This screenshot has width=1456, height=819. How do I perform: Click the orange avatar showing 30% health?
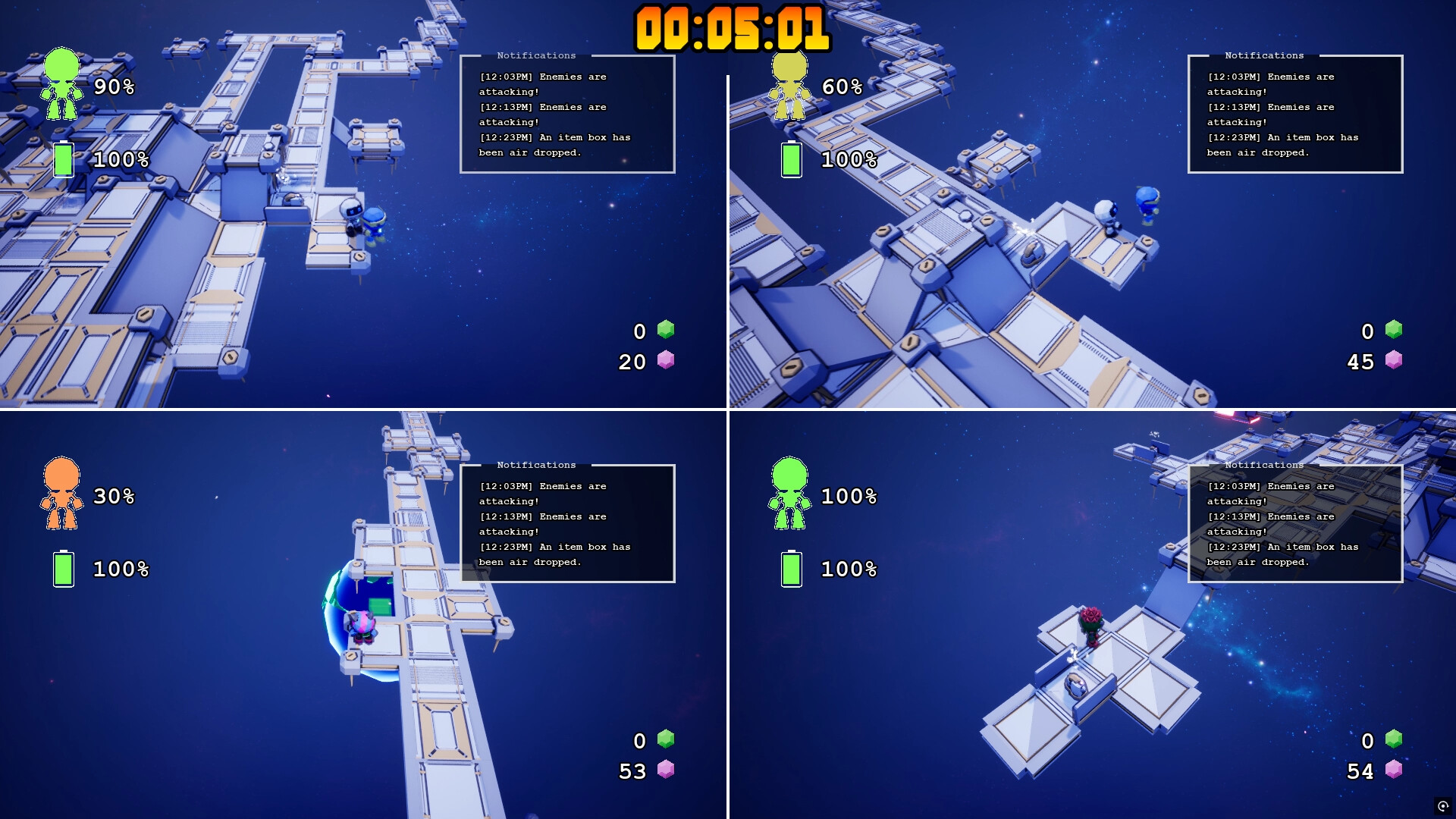click(62, 494)
